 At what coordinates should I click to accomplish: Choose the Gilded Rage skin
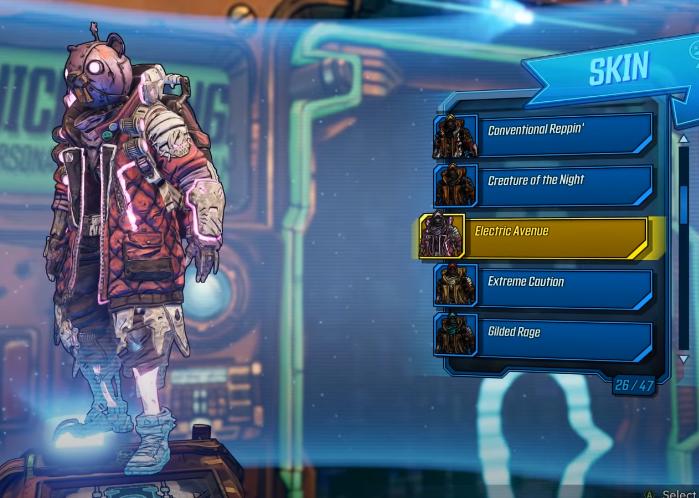[545, 335]
